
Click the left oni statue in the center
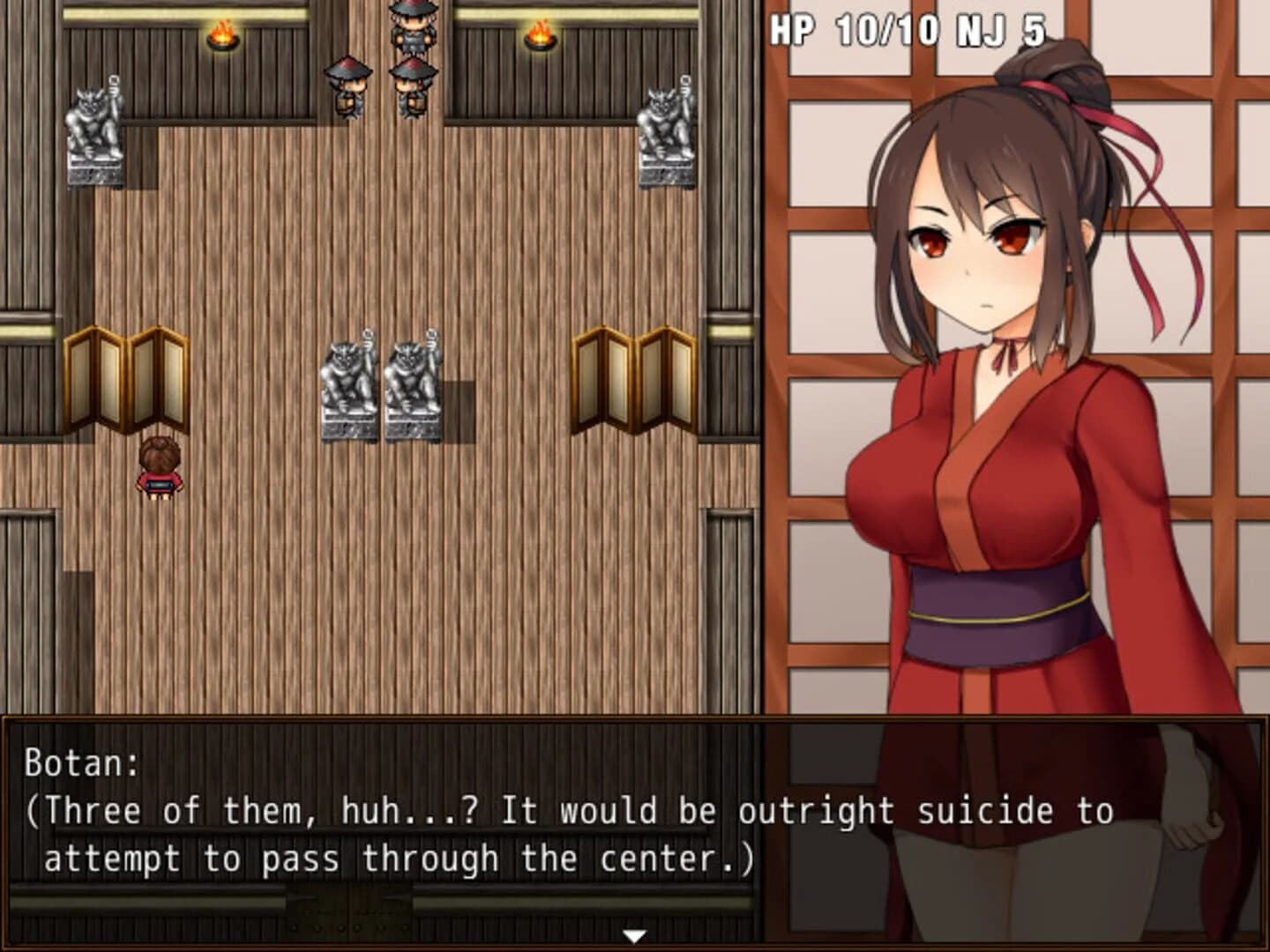[x=347, y=379]
